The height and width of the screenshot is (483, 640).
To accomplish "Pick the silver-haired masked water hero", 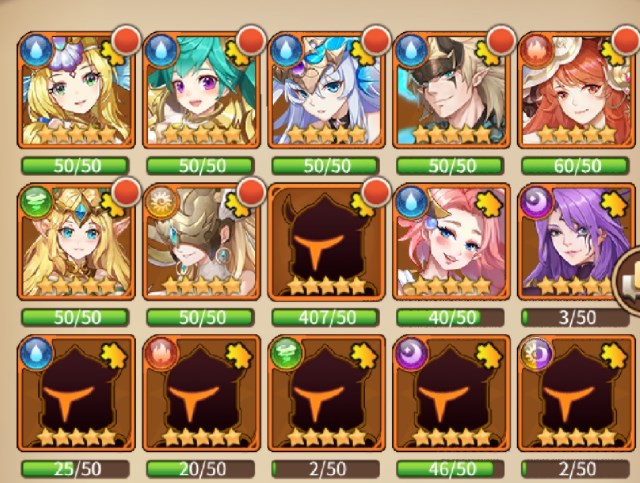I will pyautogui.click(x=326, y=90).
